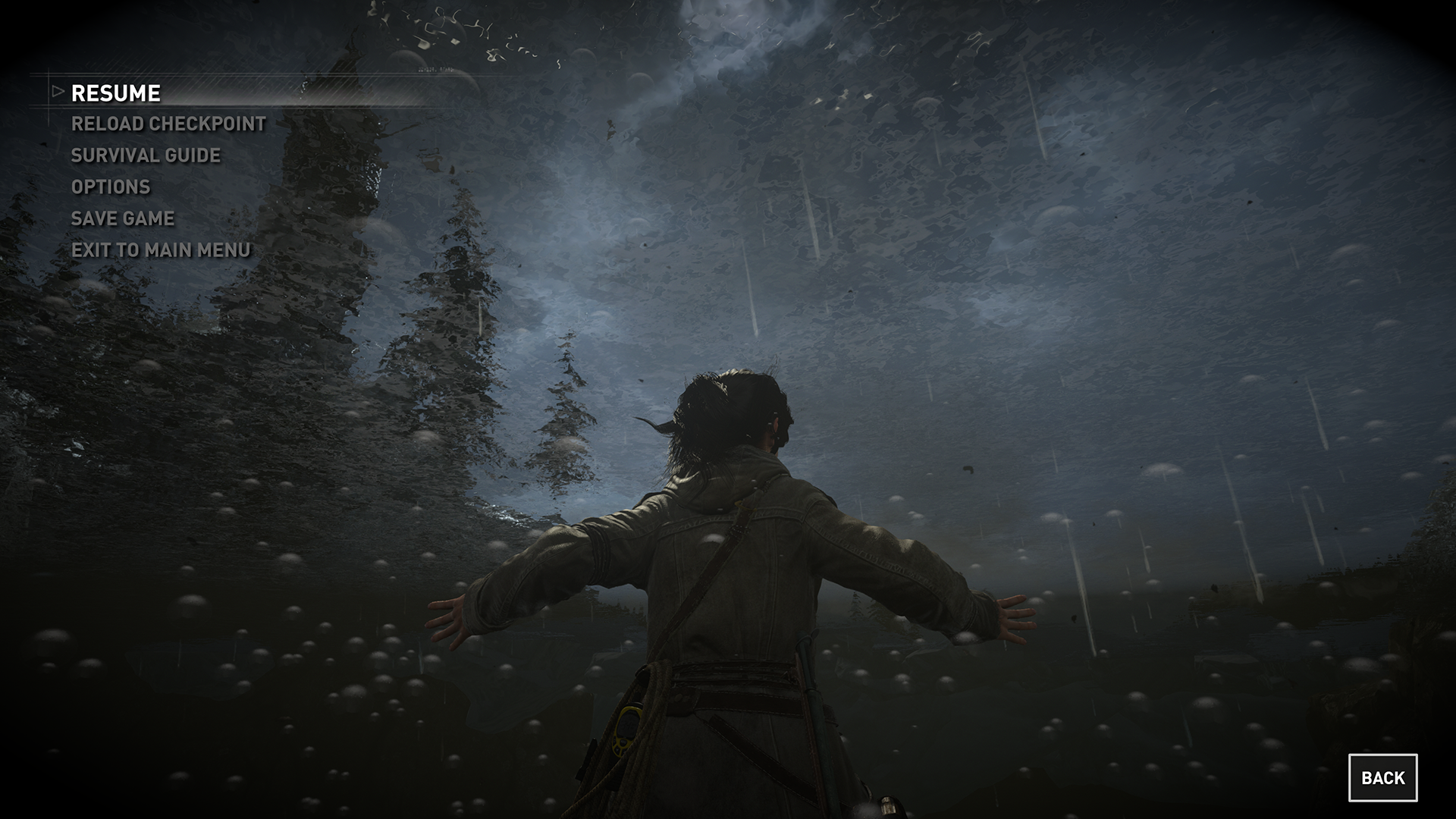Viewport: 1456px width, 819px height.
Task: Click the Back button
Action: tap(1382, 777)
